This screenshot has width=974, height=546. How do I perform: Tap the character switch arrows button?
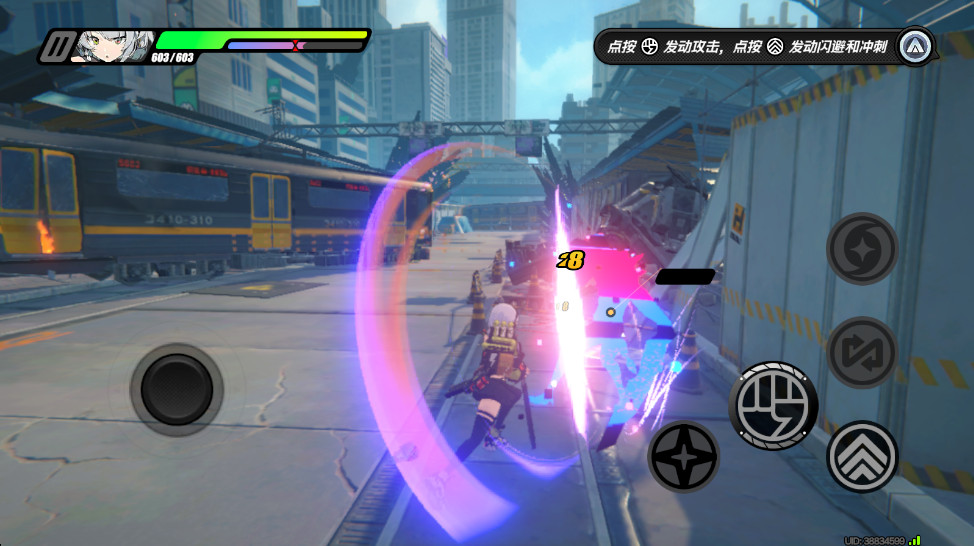click(x=862, y=352)
